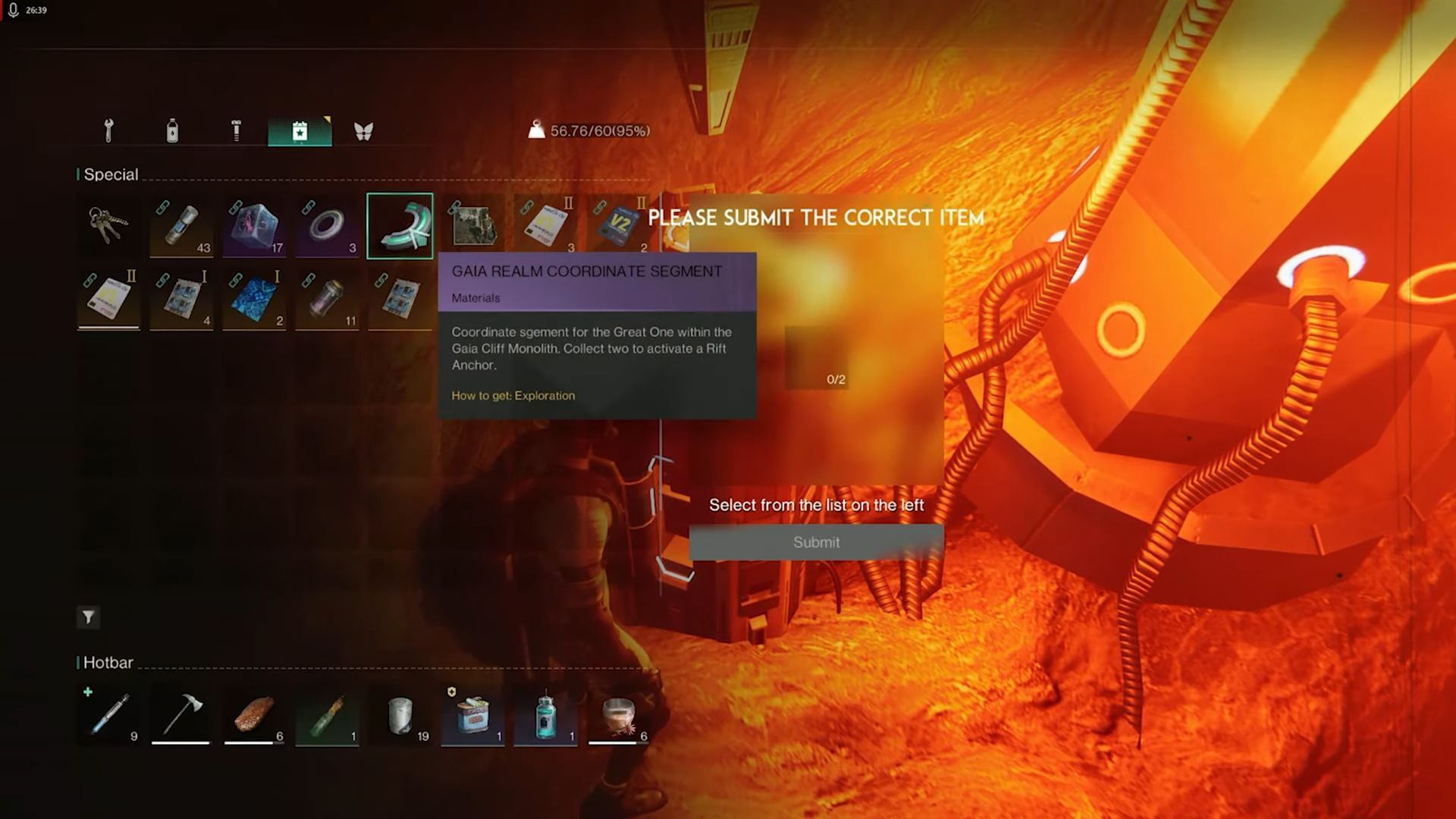Image resolution: width=1456 pixels, height=819 pixels.
Task: Select the Gaia Realm Coordinate Segment item
Action: (400, 225)
